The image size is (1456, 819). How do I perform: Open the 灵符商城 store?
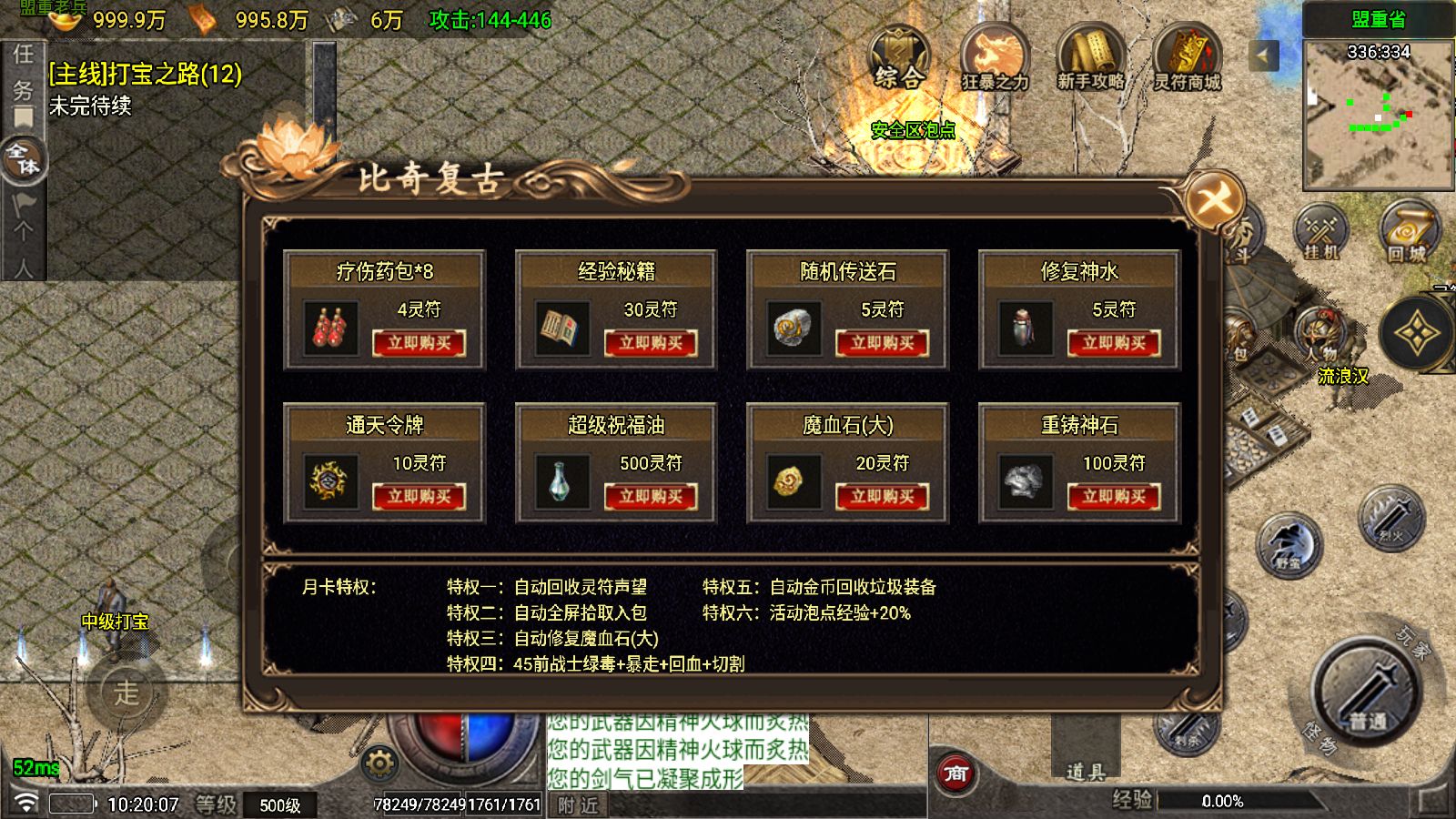[1187, 58]
